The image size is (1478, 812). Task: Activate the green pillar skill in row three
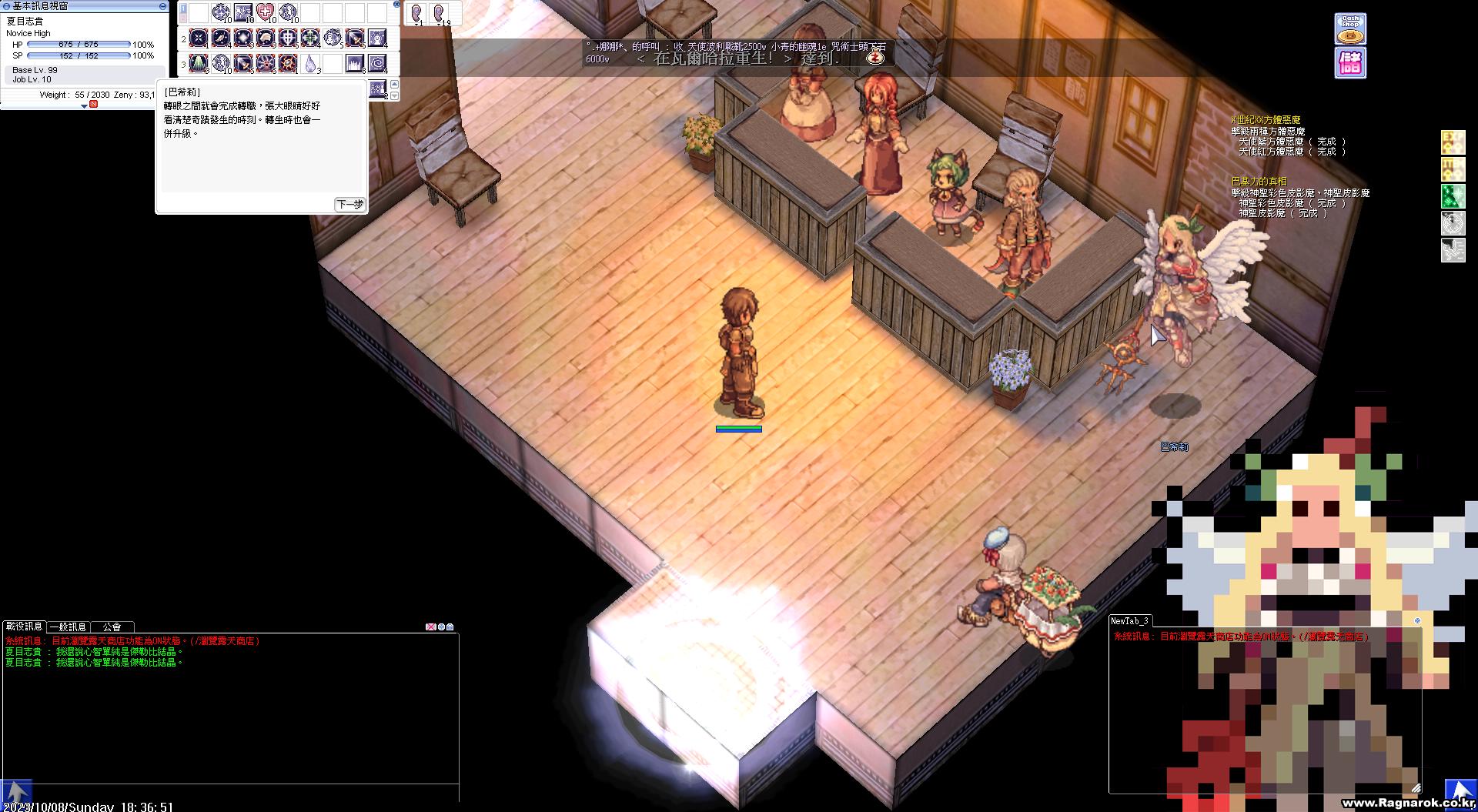tap(199, 62)
